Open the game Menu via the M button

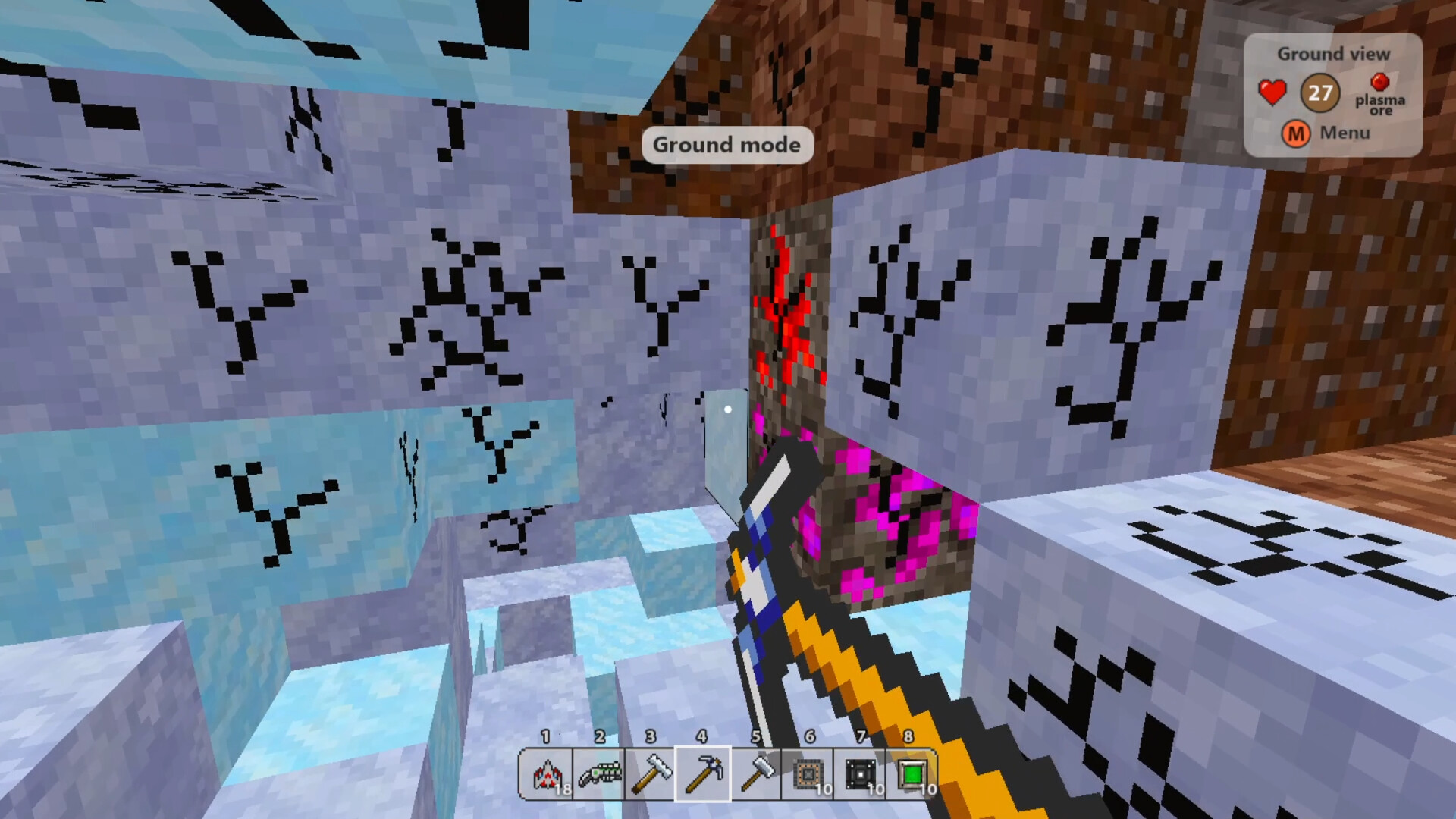(x=1297, y=134)
